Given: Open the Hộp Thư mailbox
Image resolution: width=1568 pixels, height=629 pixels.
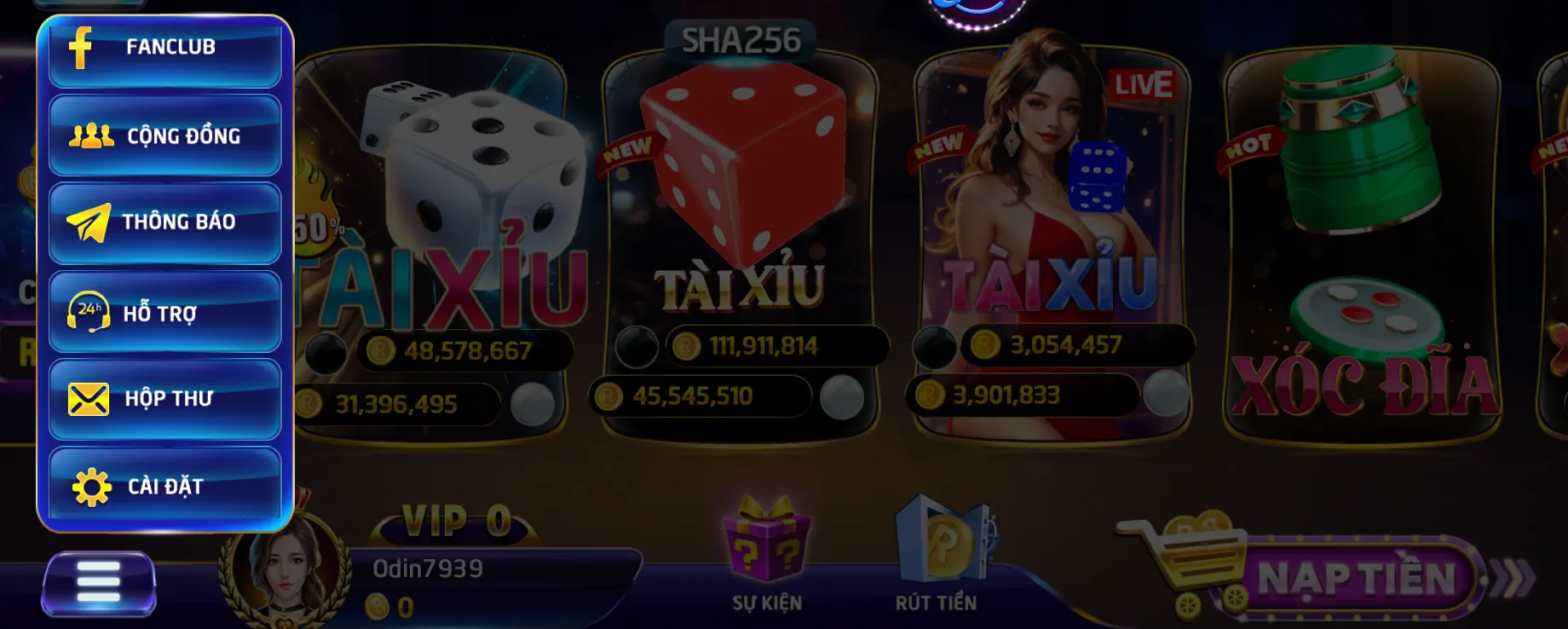Looking at the screenshot, I should pyautogui.click(x=165, y=399).
